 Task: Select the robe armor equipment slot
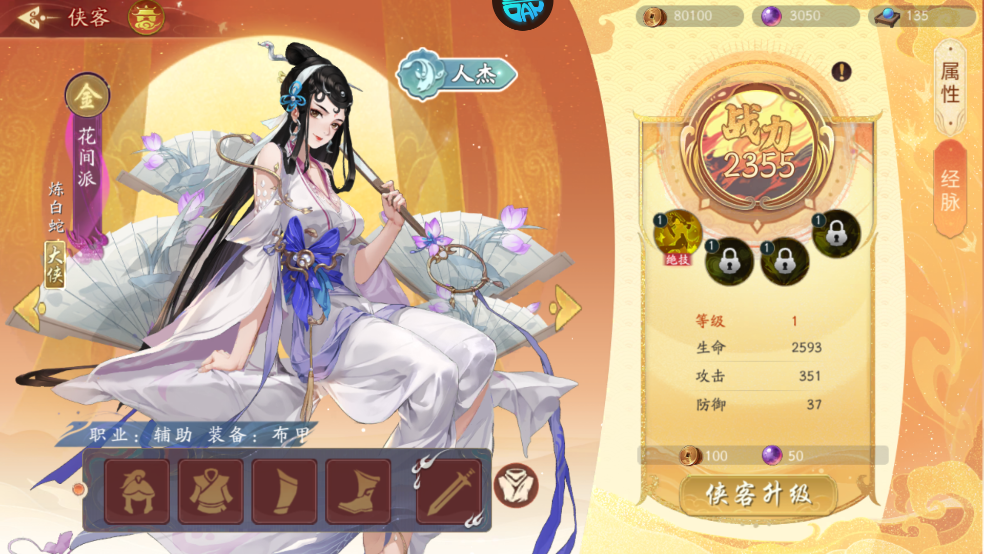point(211,491)
